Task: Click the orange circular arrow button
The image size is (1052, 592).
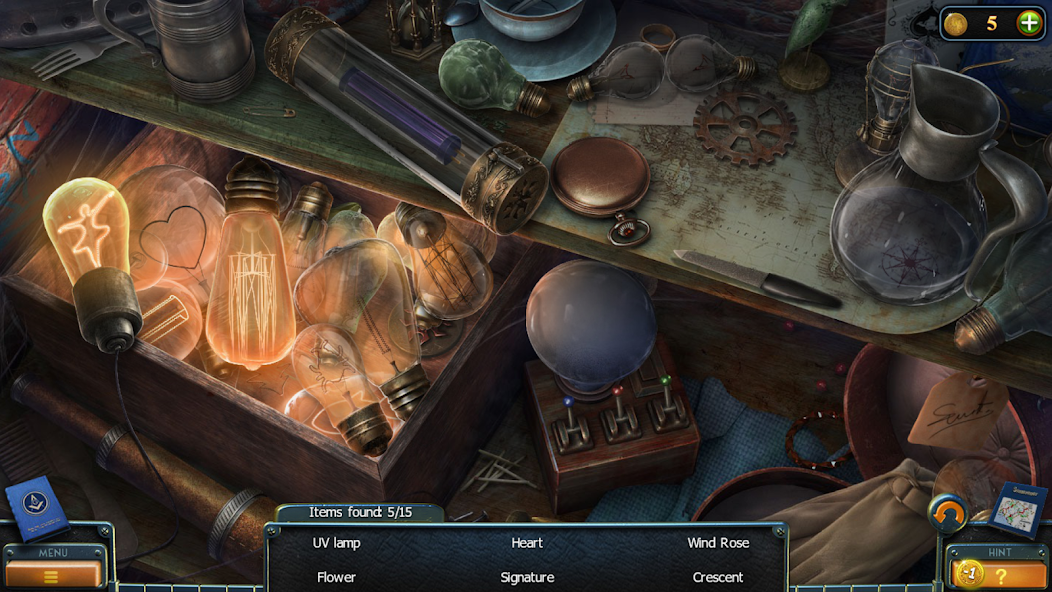Action: (947, 514)
